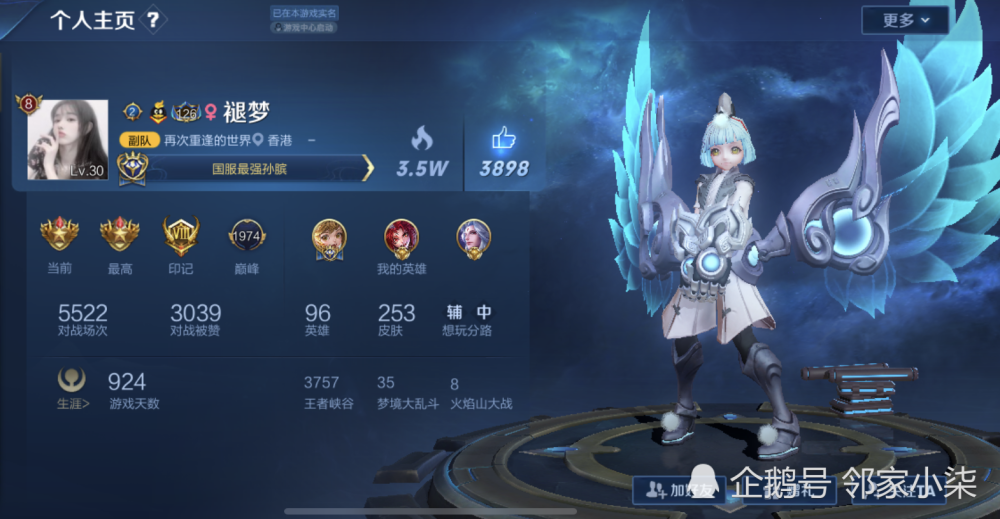Click the question mark help icon
Viewport: 1000px width, 519px height.
[x=153, y=20]
